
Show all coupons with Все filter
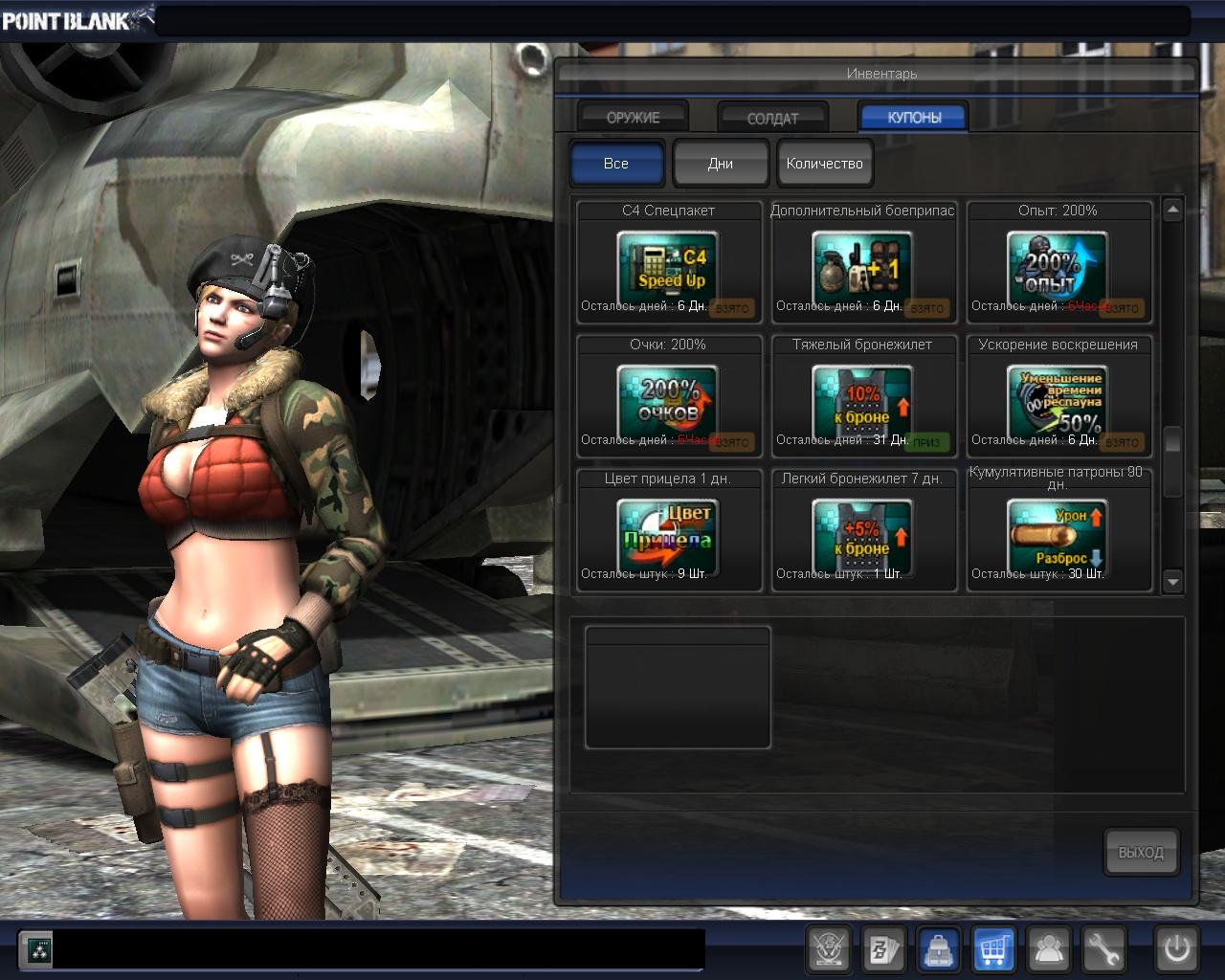(616, 164)
